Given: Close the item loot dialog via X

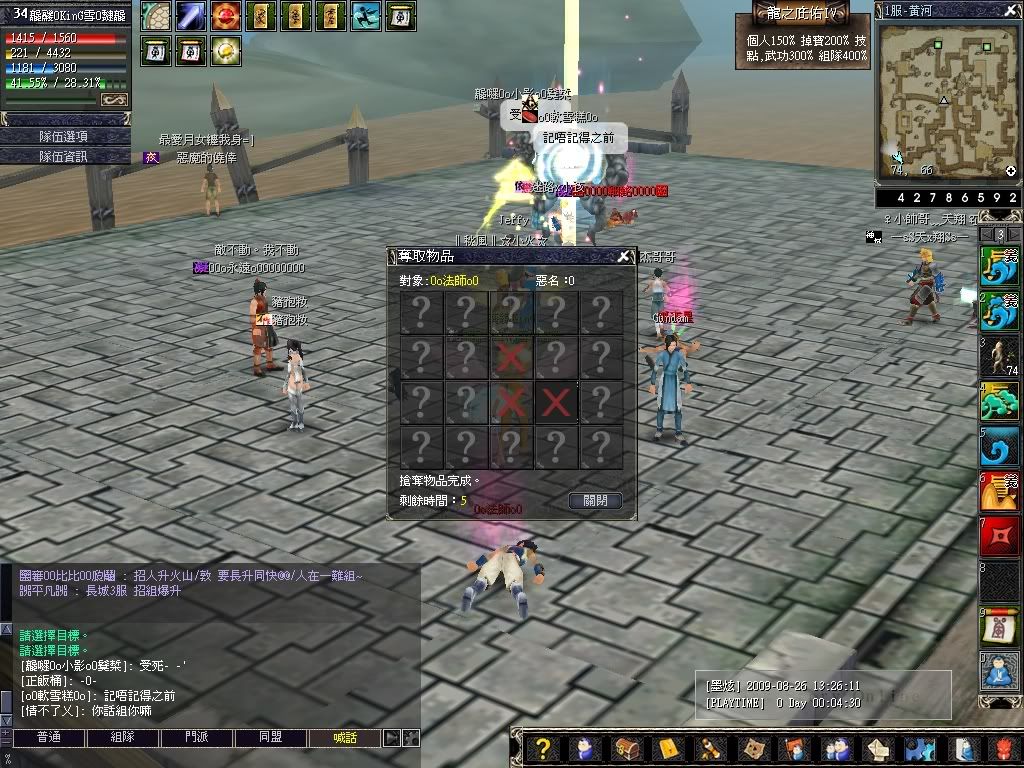Looking at the screenshot, I should pos(624,256).
